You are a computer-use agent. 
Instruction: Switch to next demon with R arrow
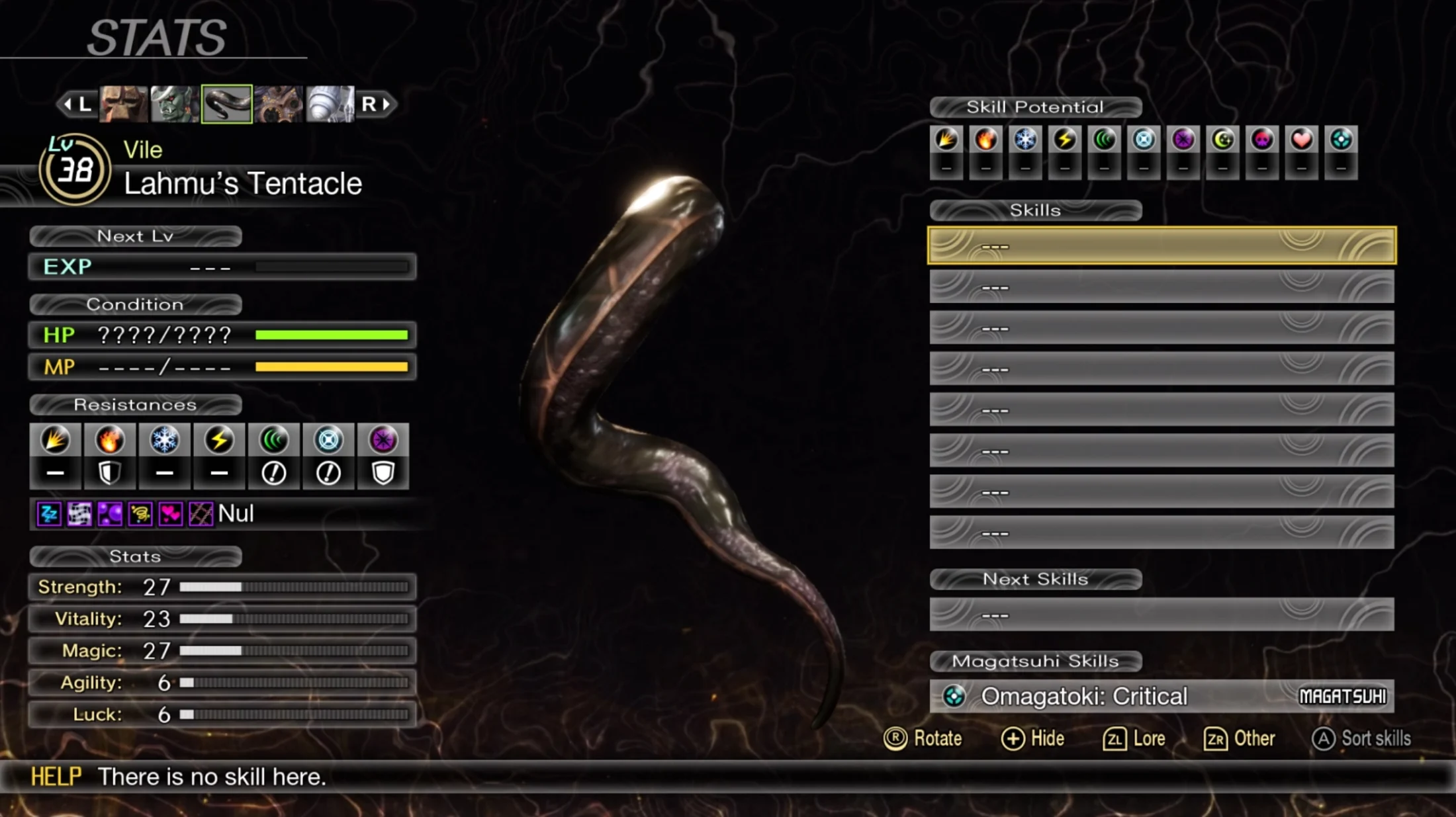(376, 104)
